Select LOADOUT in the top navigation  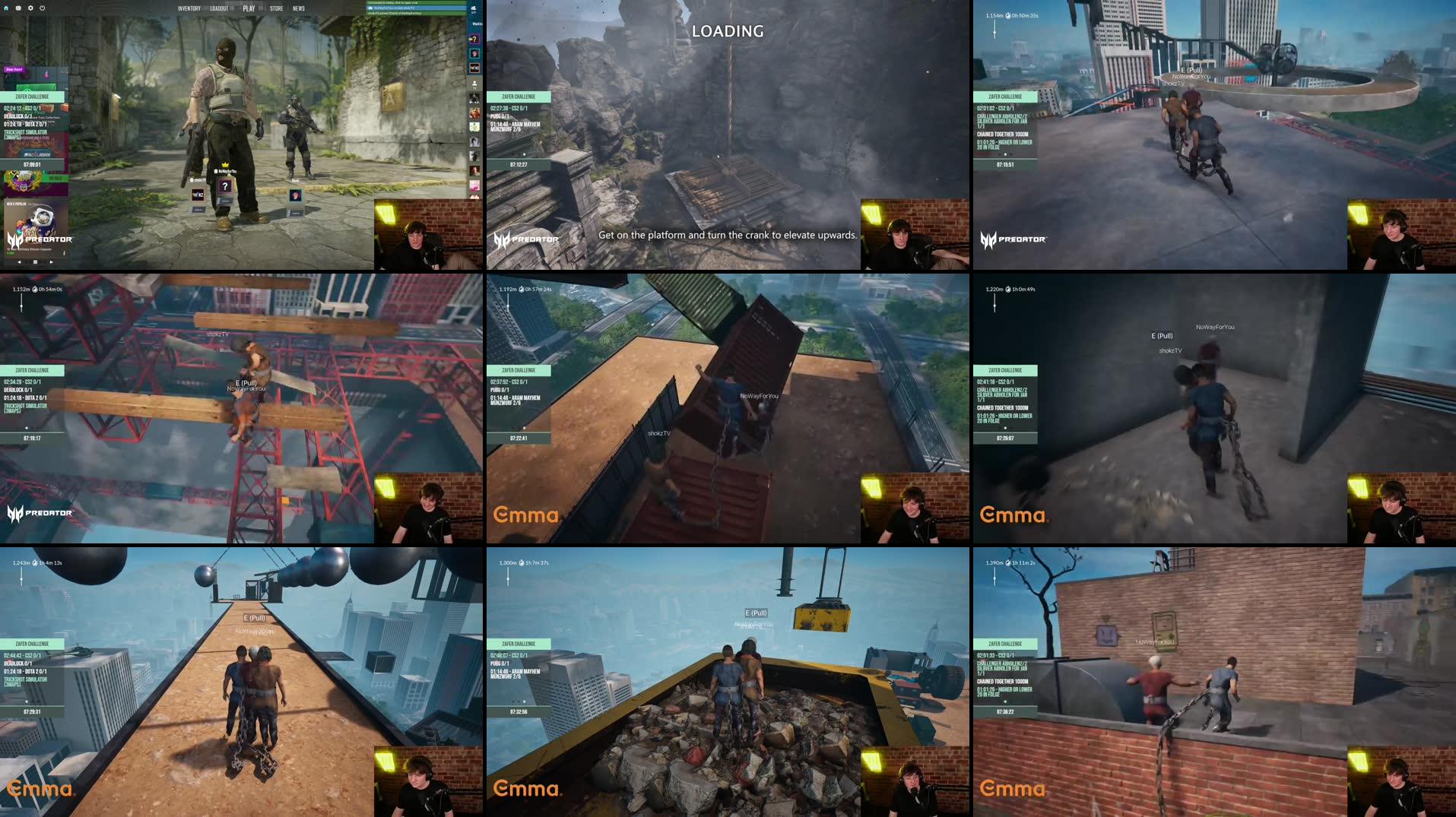click(220, 8)
